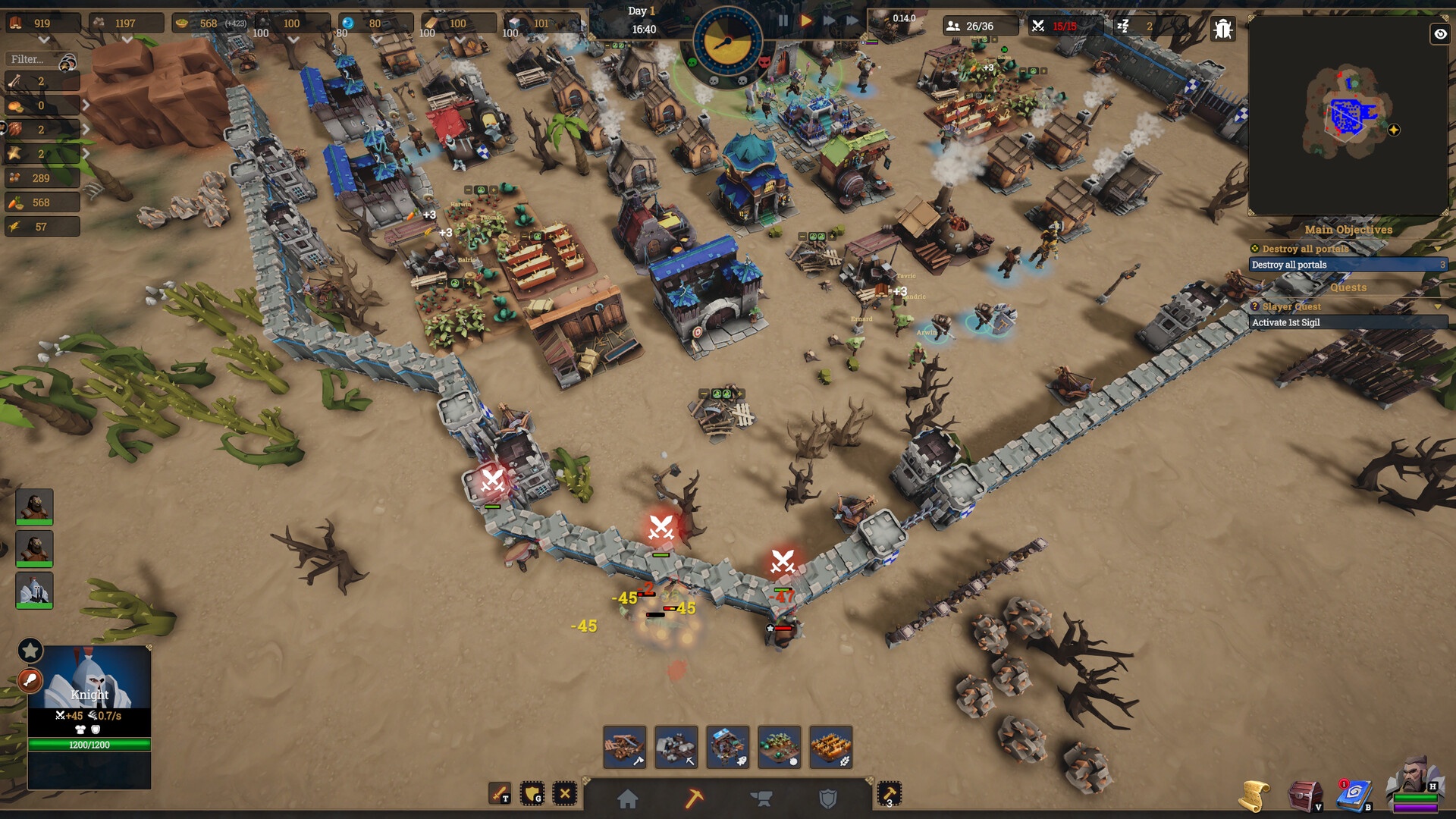Click the Filter resources field
Viewport: 1456px width, 819px height.
coord(34,59)
